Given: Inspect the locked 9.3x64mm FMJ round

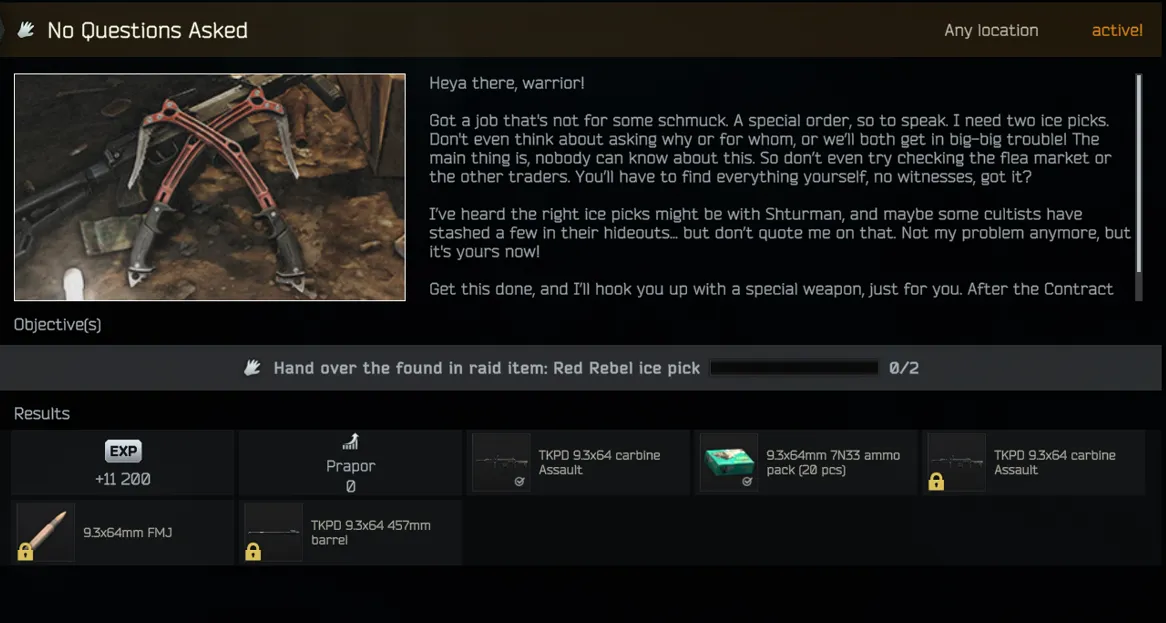Looking at the screenshot, I should click(123, 533).
